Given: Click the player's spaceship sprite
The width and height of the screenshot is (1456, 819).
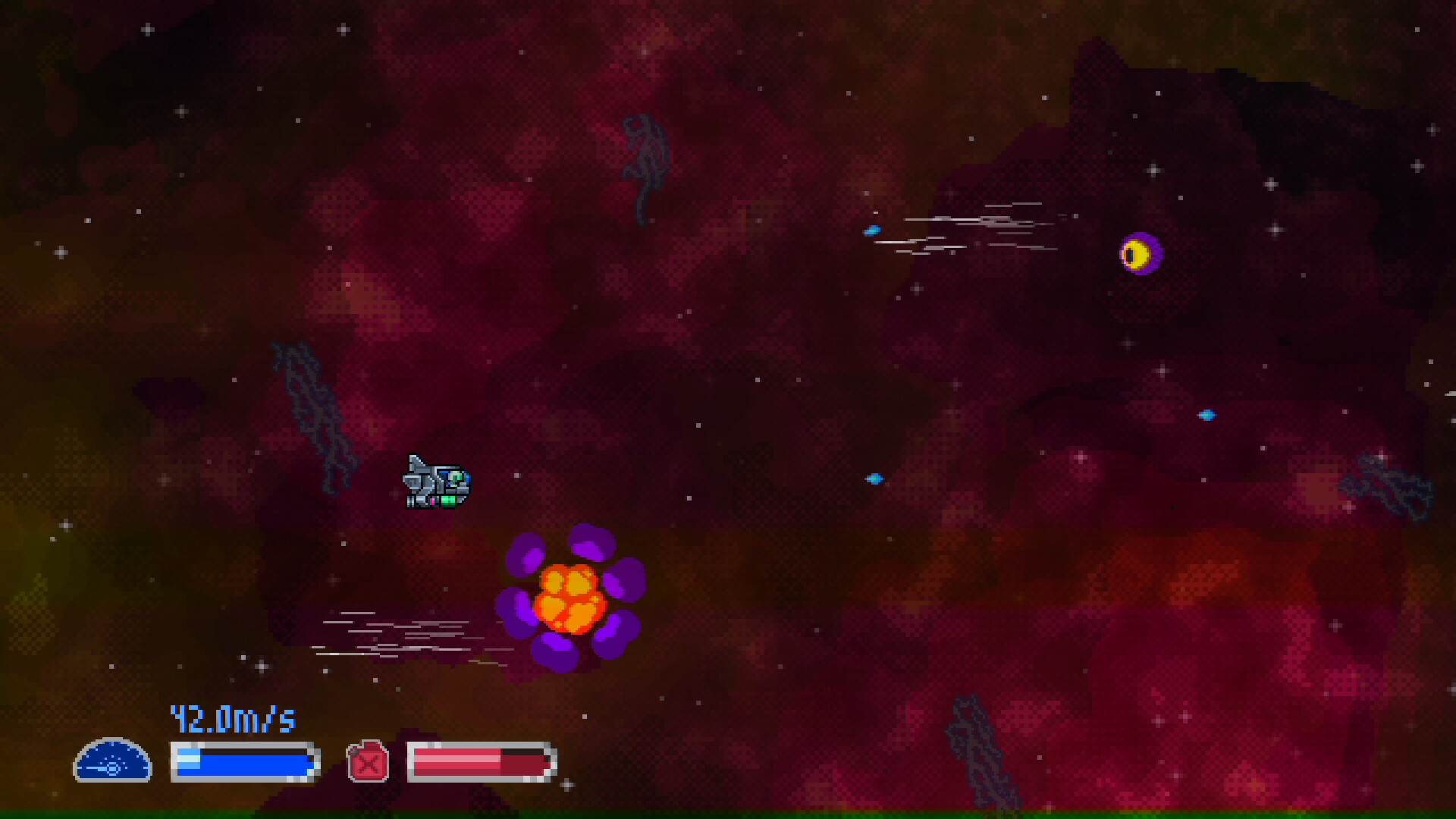Looking at the screenshot, I should coord(436,484).
